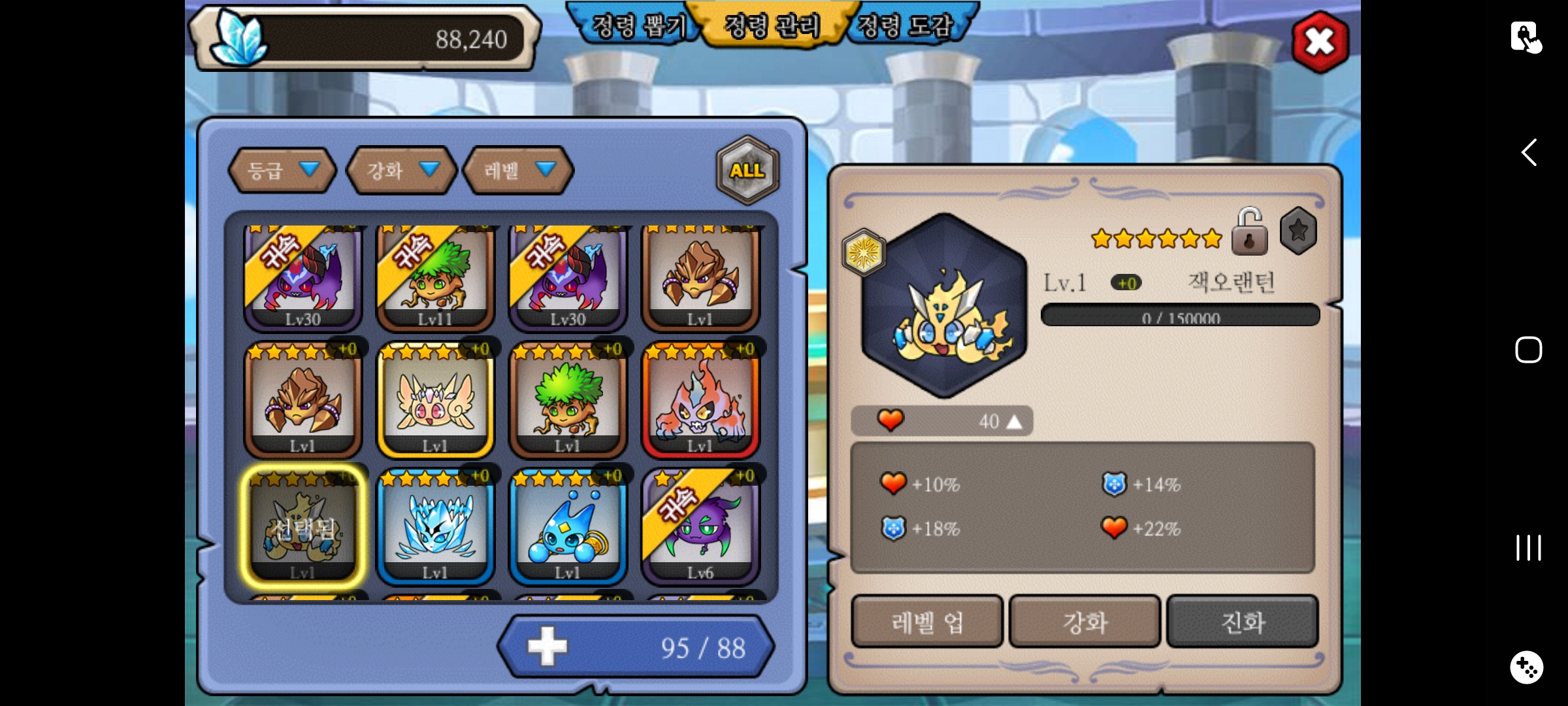Expand spirit storage with the plus button

coord(547,647)
